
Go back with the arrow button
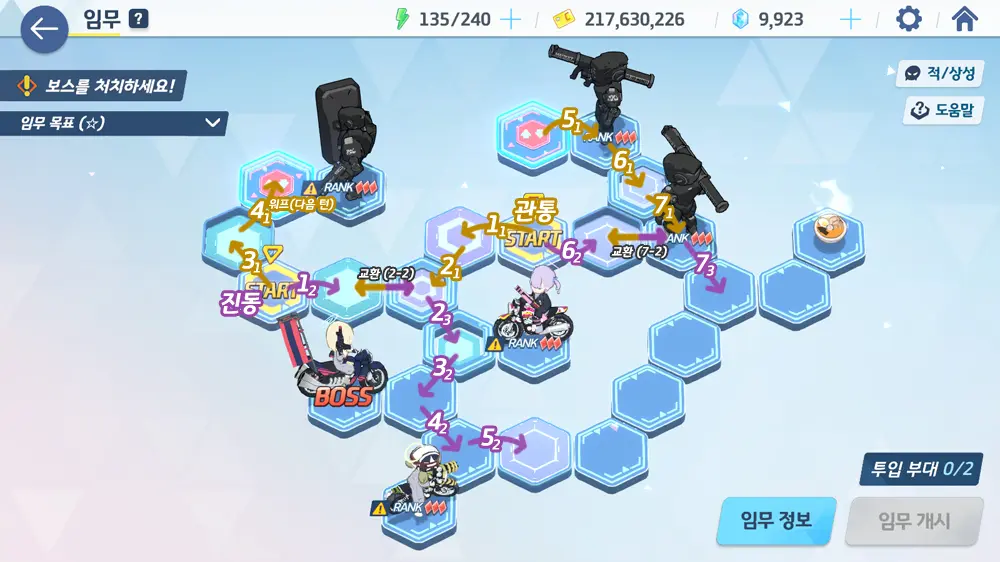click(44, 29)
